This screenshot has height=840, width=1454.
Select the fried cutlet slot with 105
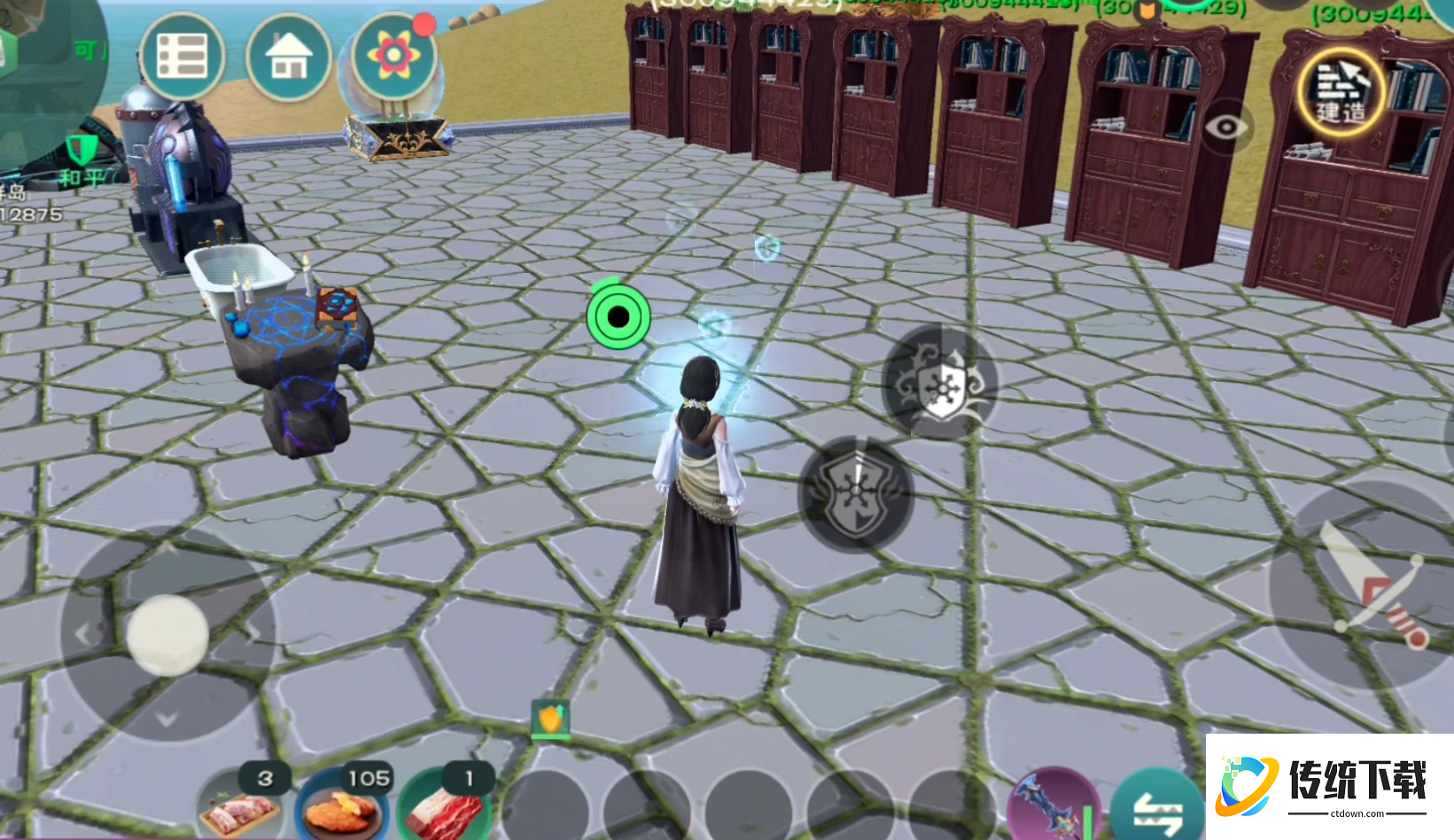341,808
